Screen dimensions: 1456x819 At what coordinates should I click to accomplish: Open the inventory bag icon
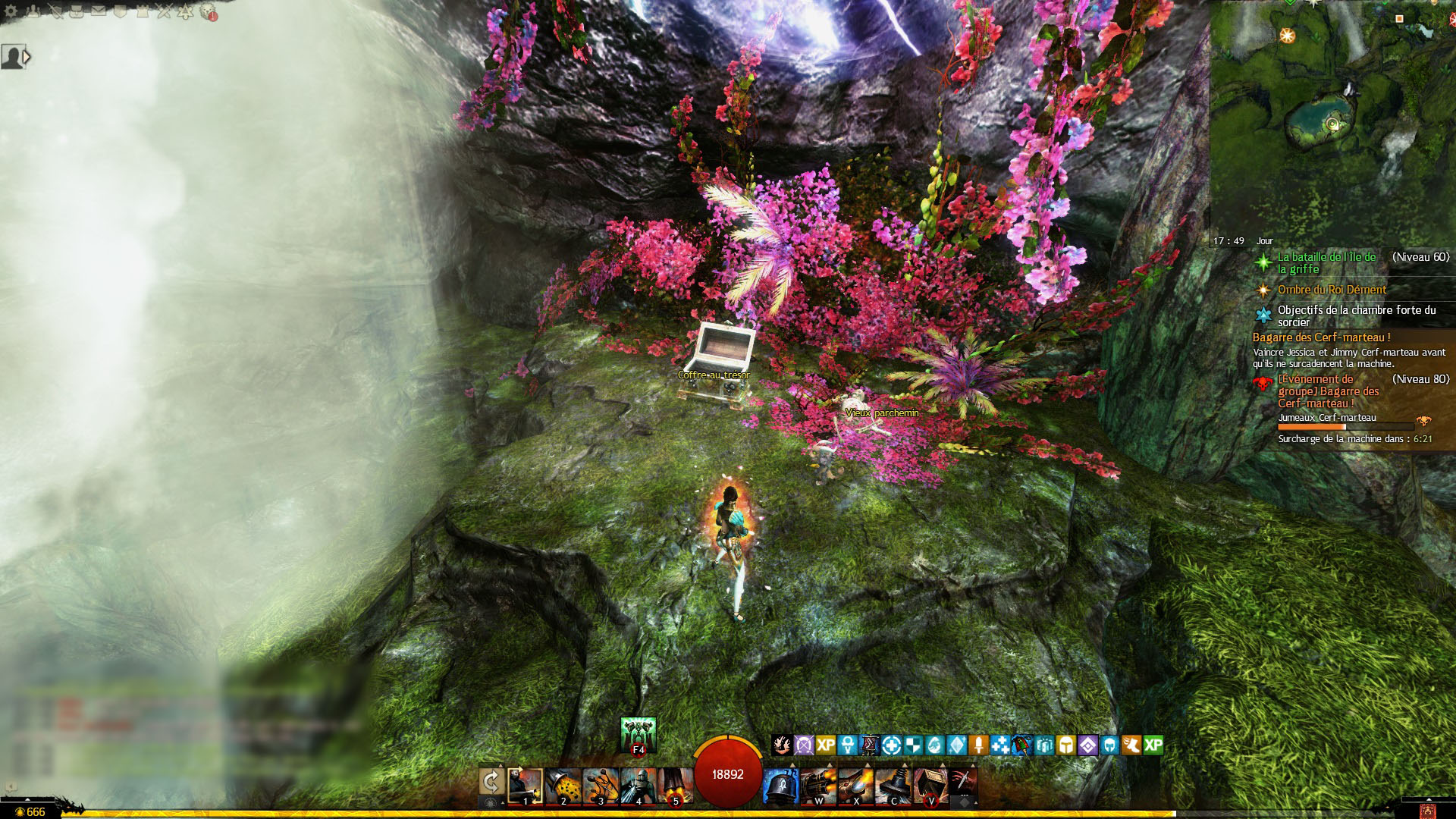(77, 11)
